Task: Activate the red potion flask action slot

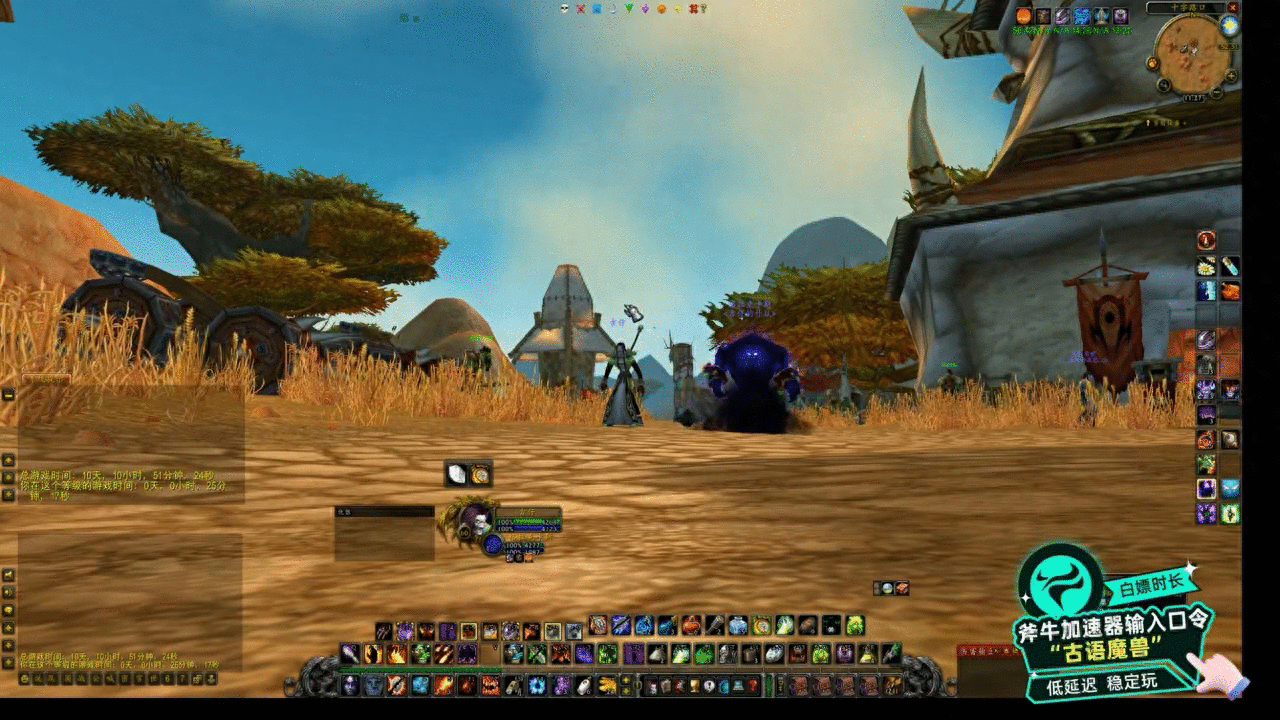Action: click(752, 686)
